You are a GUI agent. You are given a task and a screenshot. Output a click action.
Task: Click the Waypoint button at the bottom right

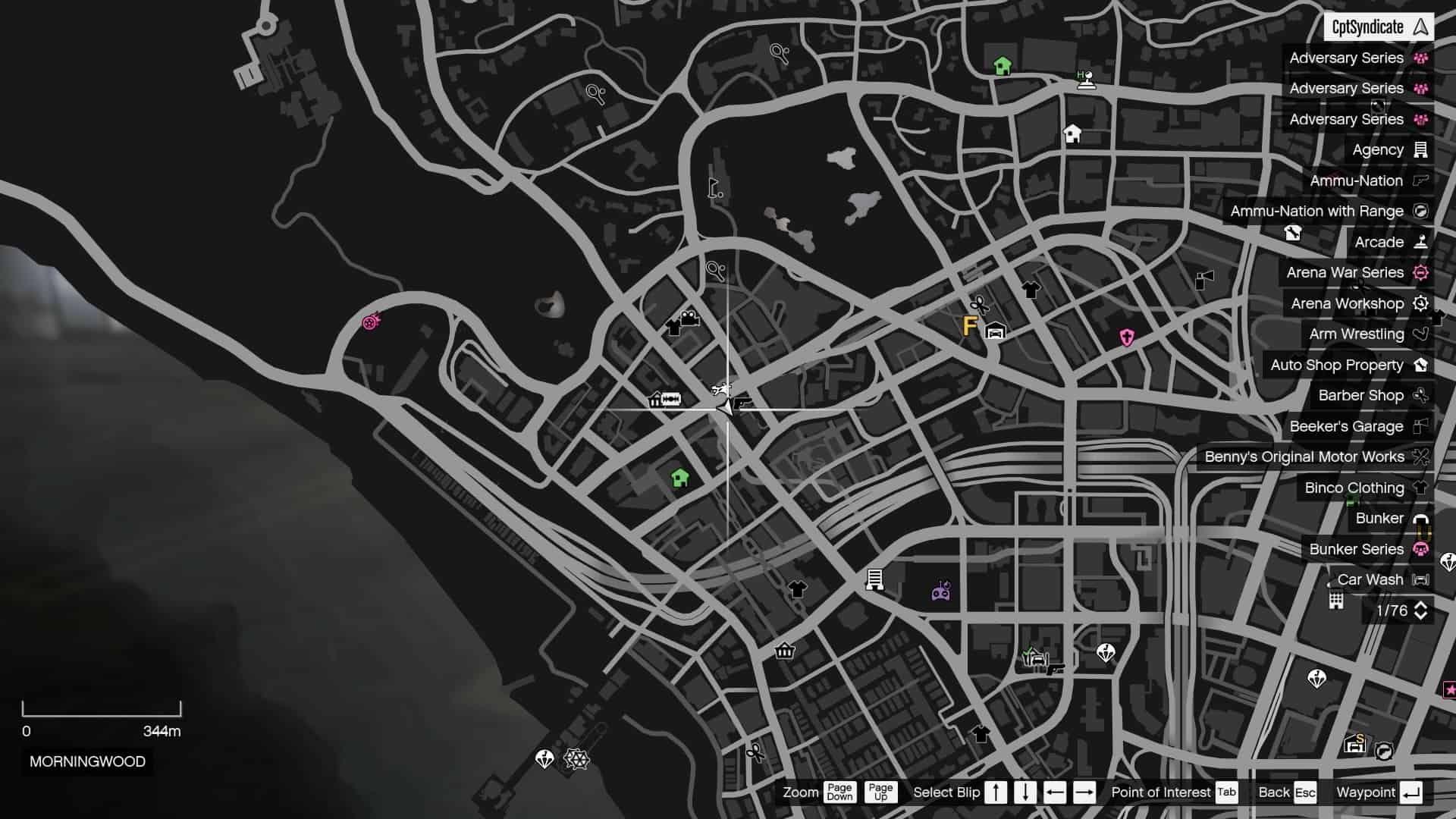[1365, 792]
